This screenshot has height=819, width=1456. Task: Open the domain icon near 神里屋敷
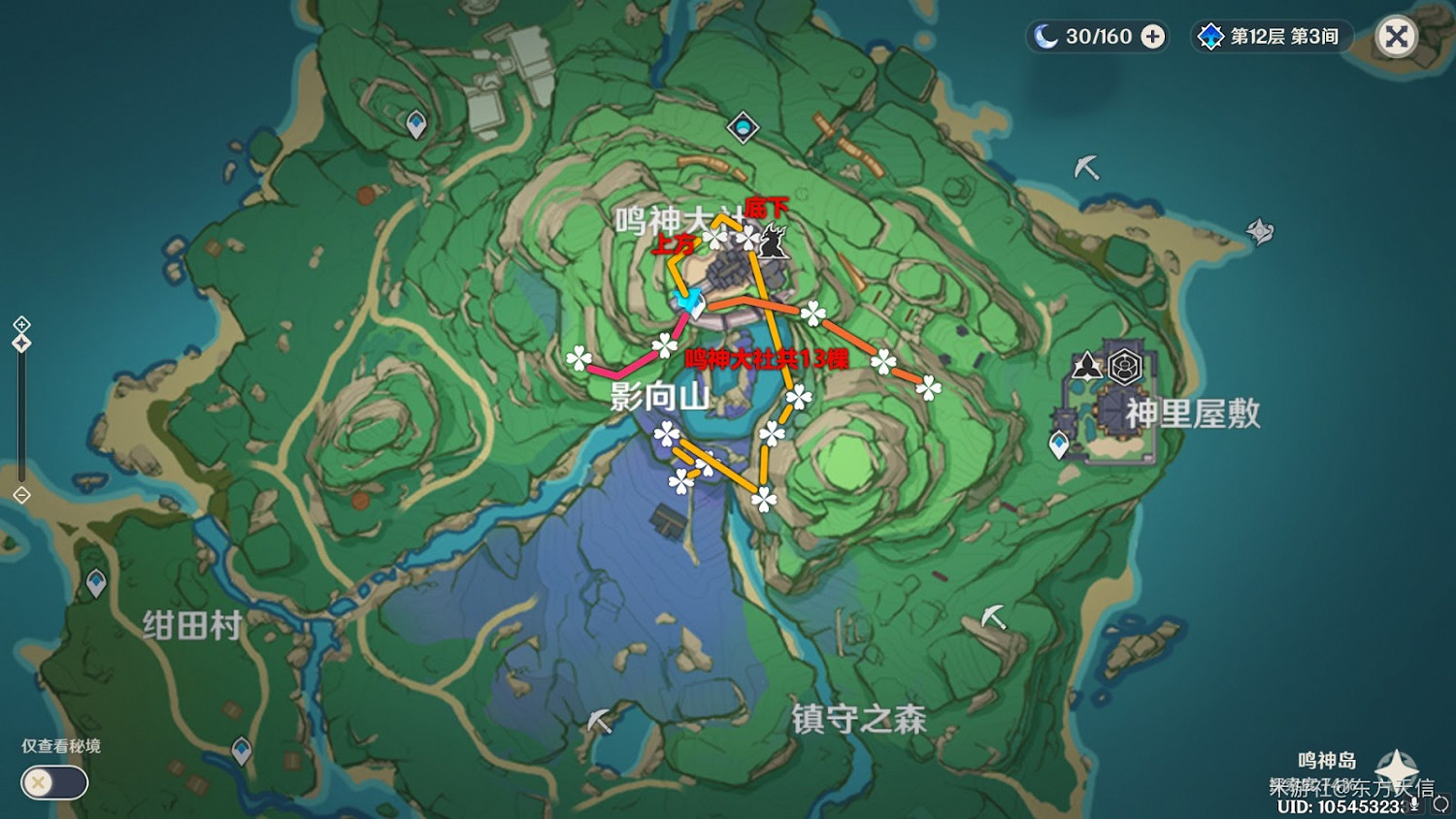pos(1124,366)
